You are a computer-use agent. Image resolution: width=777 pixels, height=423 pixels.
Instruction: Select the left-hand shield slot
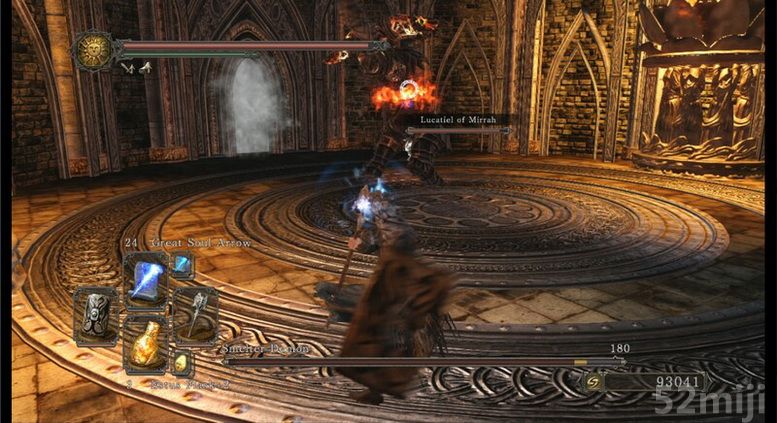tap(98, 314)
